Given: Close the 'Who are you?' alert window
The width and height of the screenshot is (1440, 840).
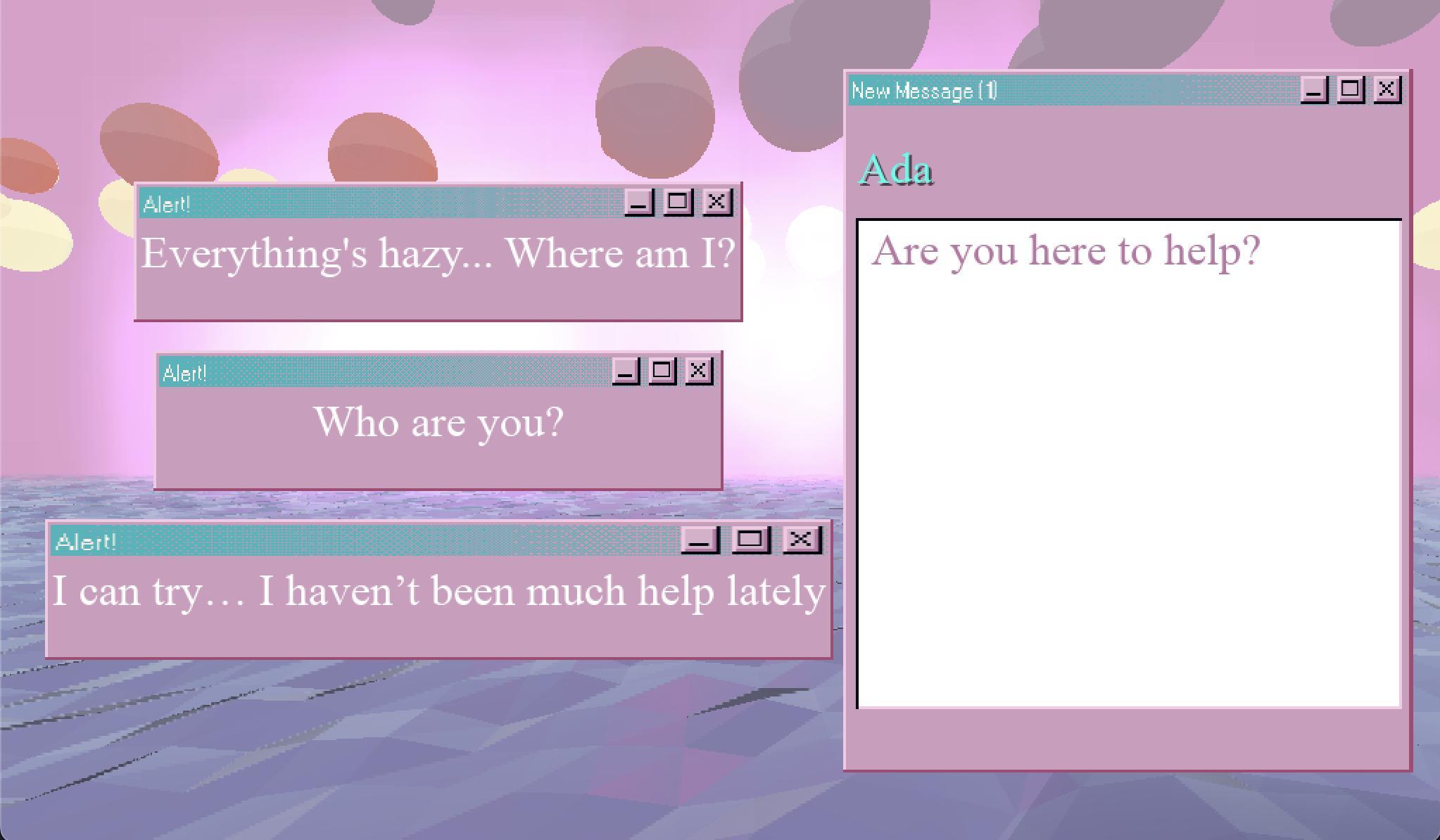Looking at the screenshot, I should 698,371.
